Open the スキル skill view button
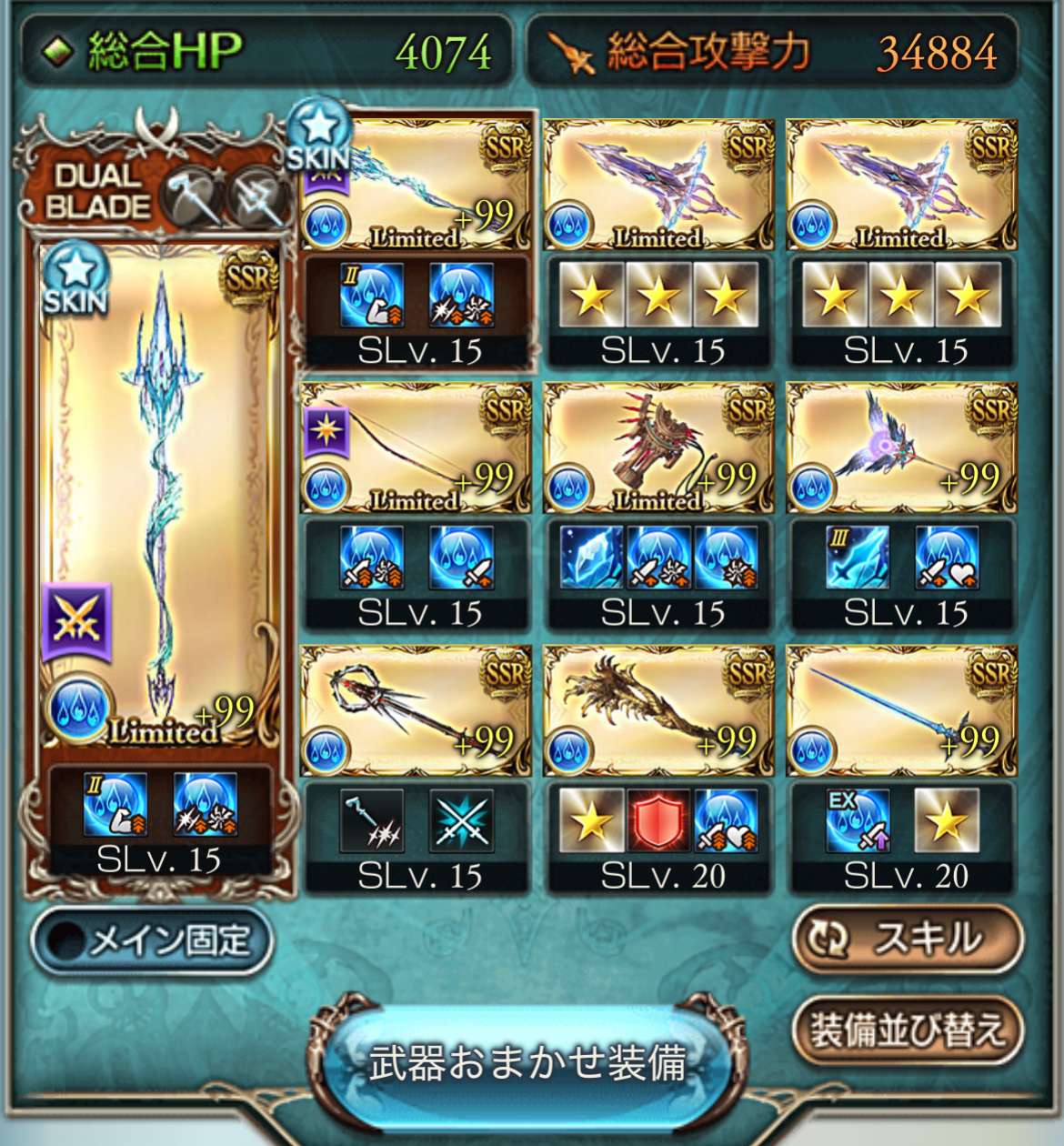Image resolution: width=1064 pixels, height=1146 pixels. (908, 939)
